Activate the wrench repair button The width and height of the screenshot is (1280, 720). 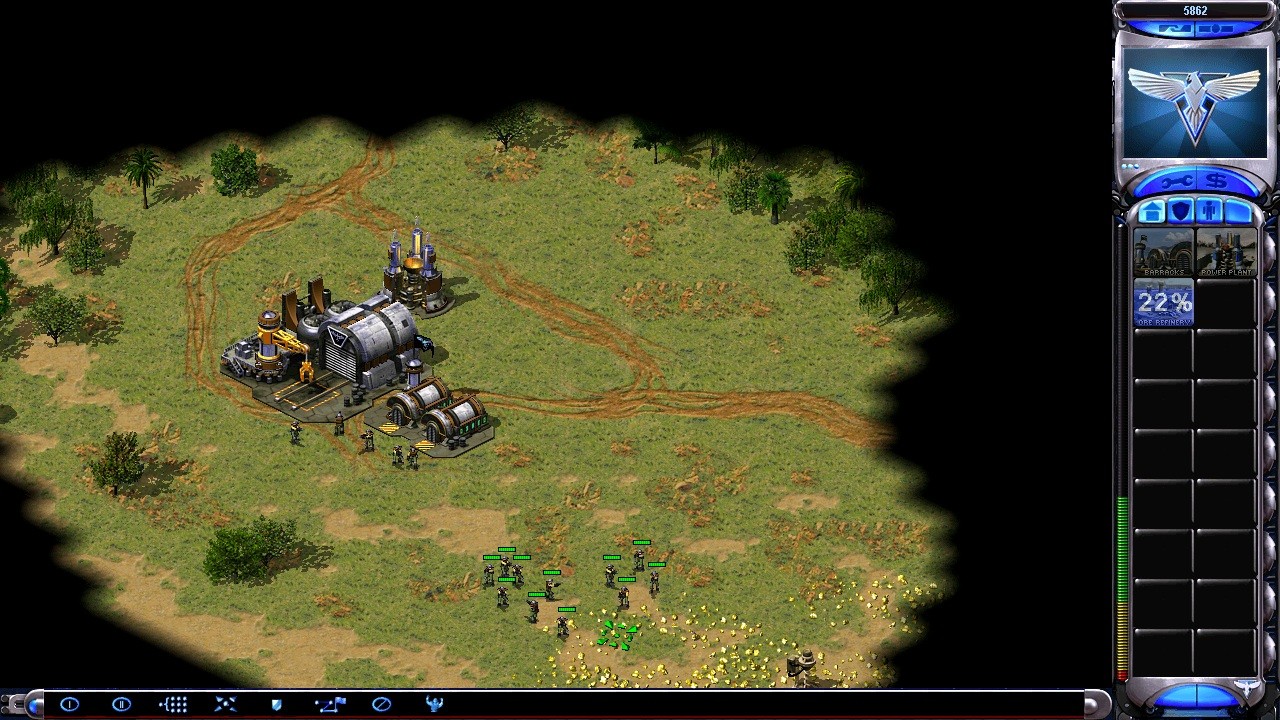1176,182
